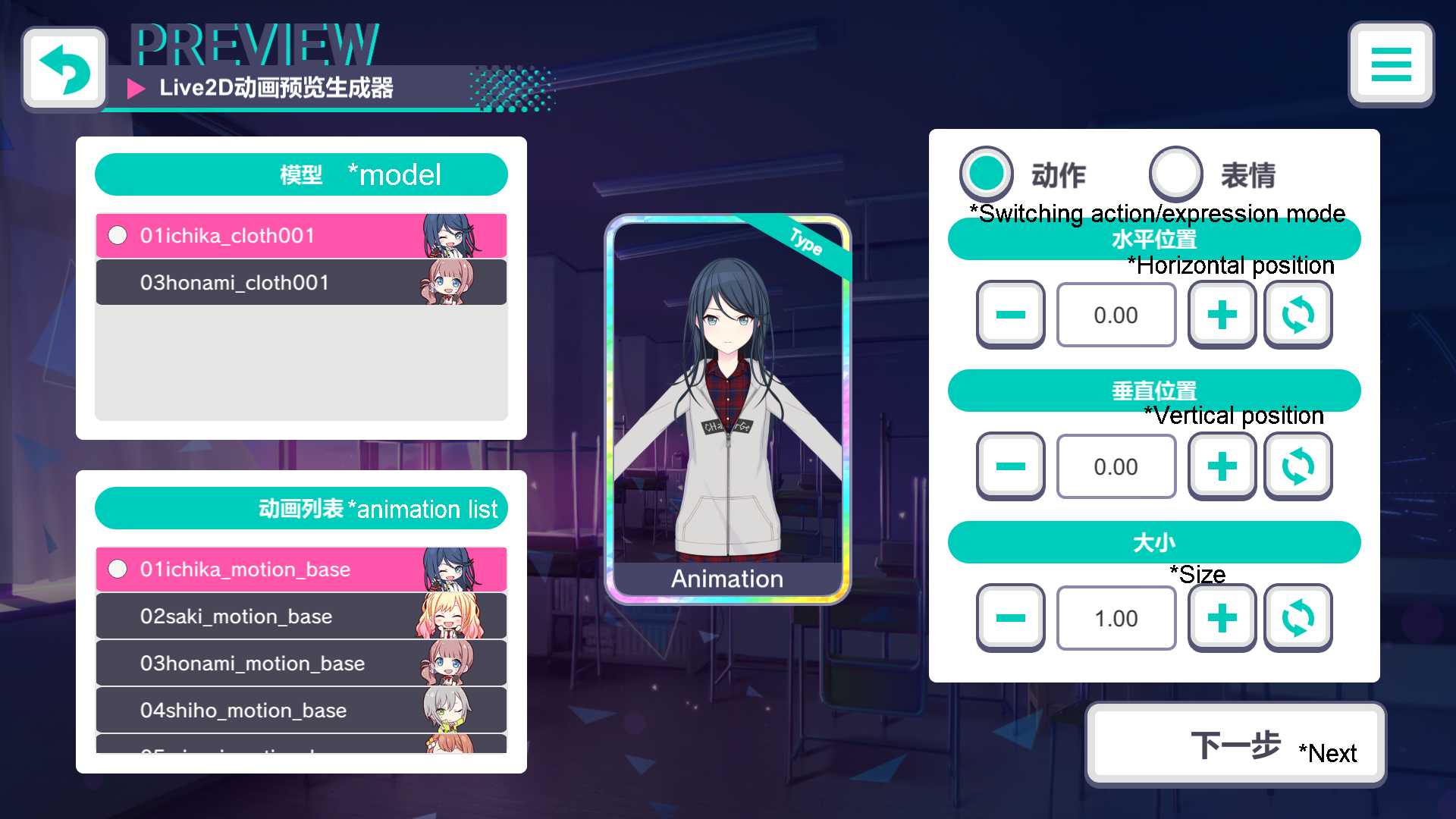Select 01ichika_motion_base animation

tap(300, 570)
